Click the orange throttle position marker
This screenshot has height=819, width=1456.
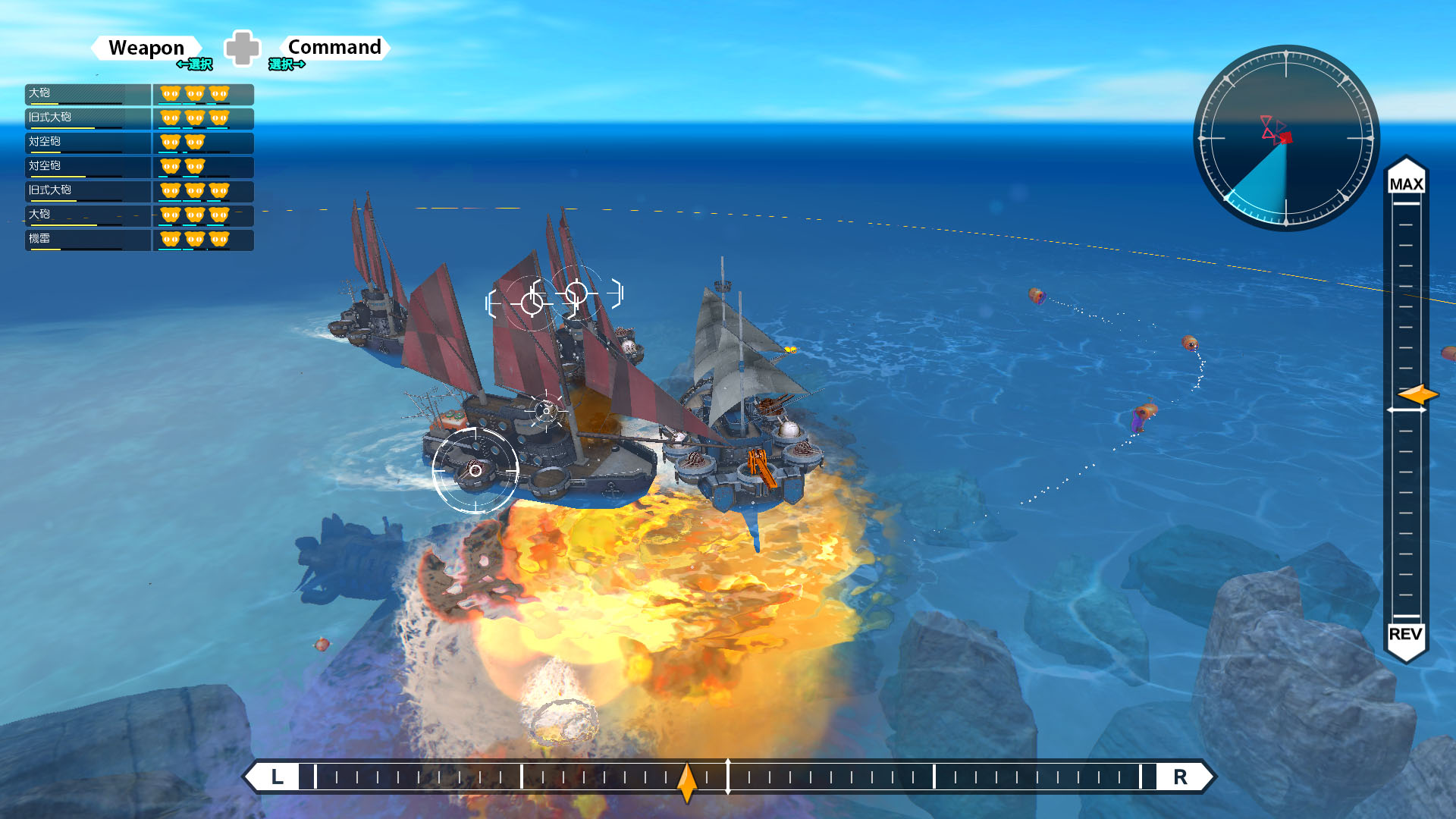point(1417,395)
